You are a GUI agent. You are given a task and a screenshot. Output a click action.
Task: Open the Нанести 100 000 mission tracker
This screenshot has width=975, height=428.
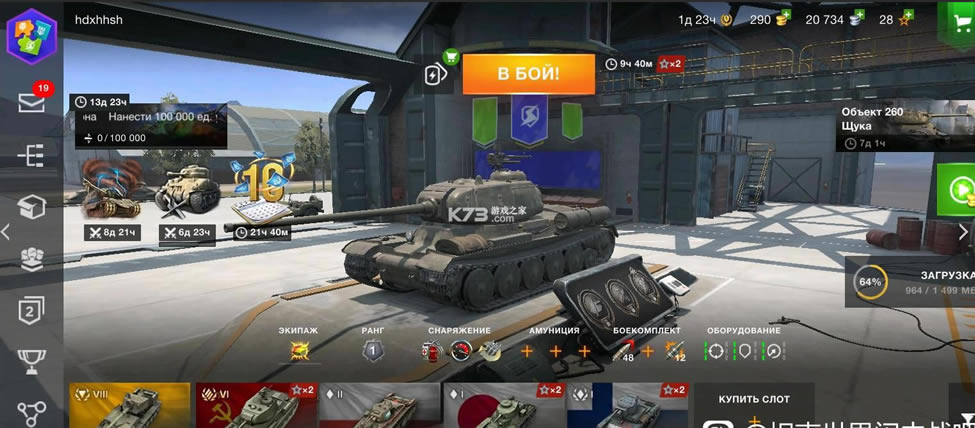pos(150,119)
